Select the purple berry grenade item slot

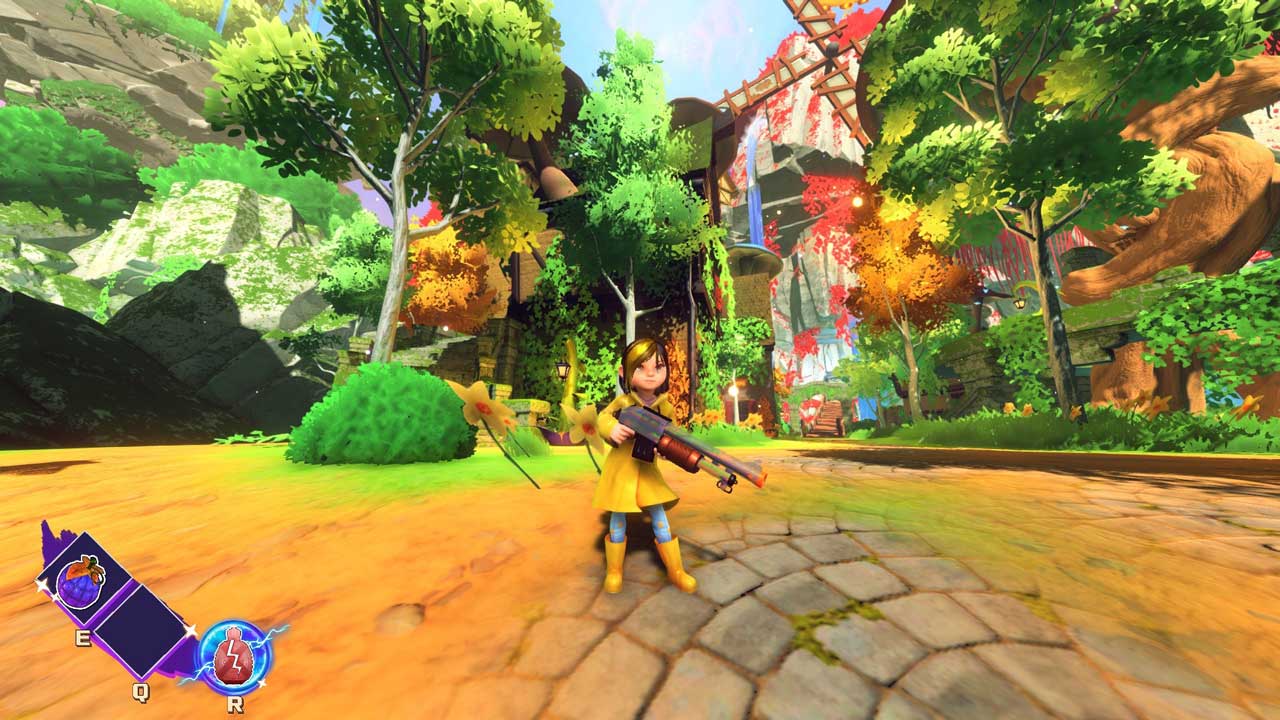81,581
